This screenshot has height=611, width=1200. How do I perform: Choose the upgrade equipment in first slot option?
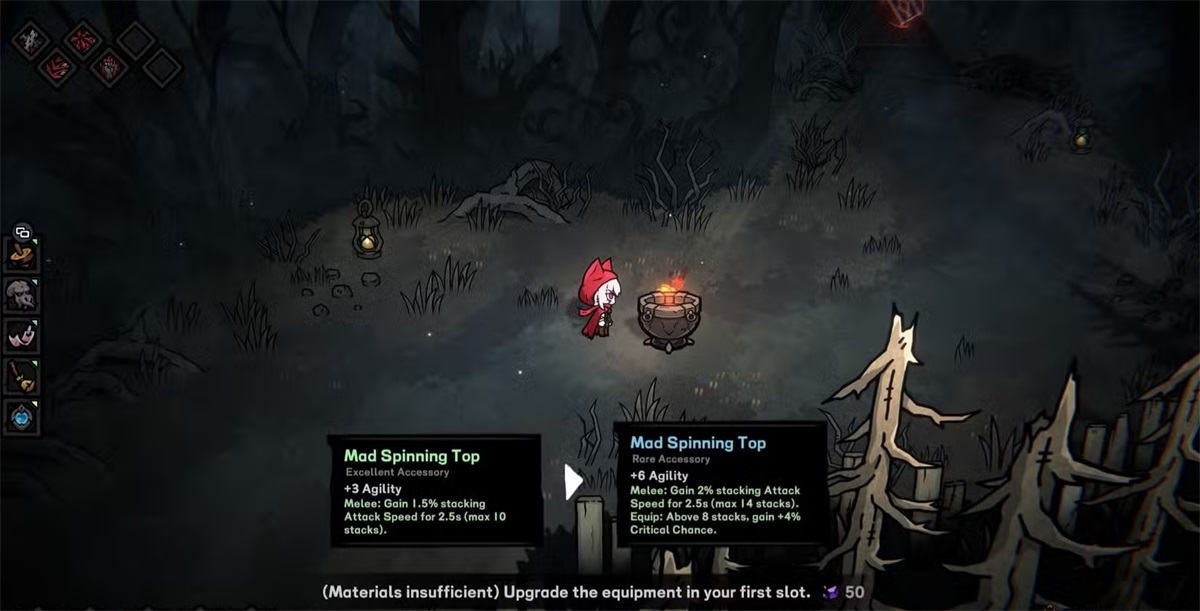[x=565, y=592]
